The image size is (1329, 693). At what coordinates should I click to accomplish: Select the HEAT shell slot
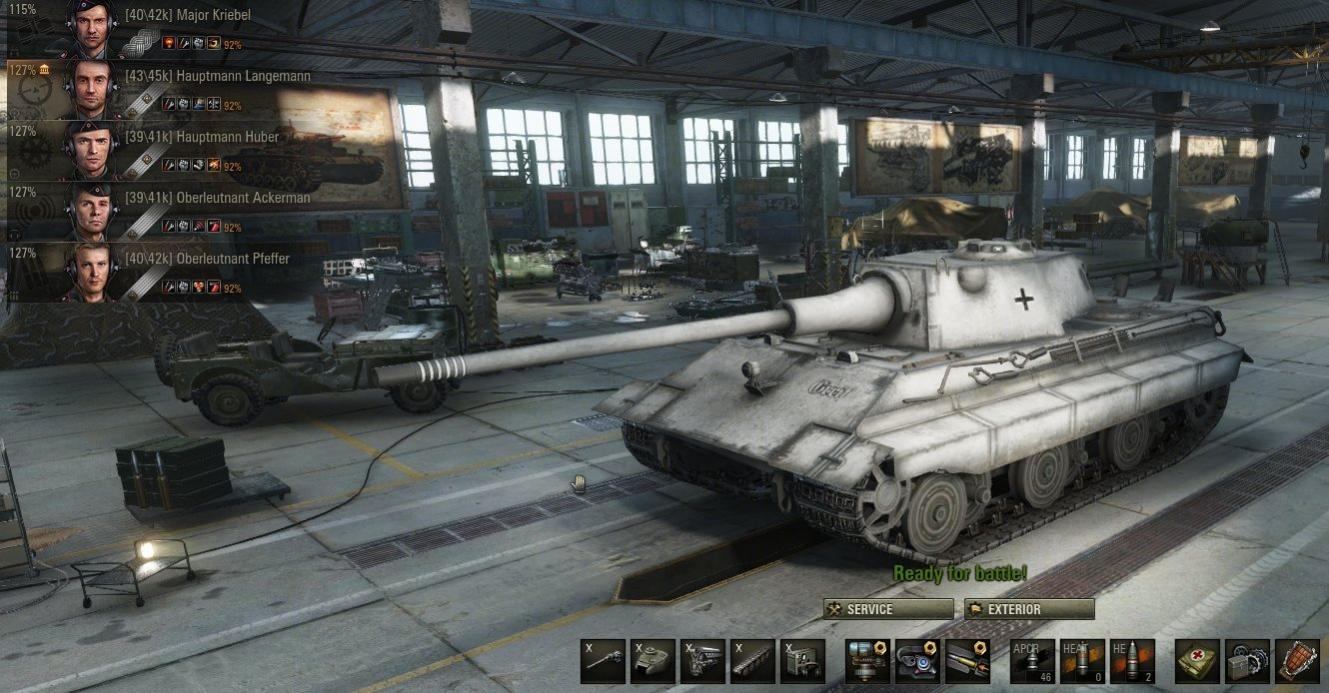coord(1082,661)
